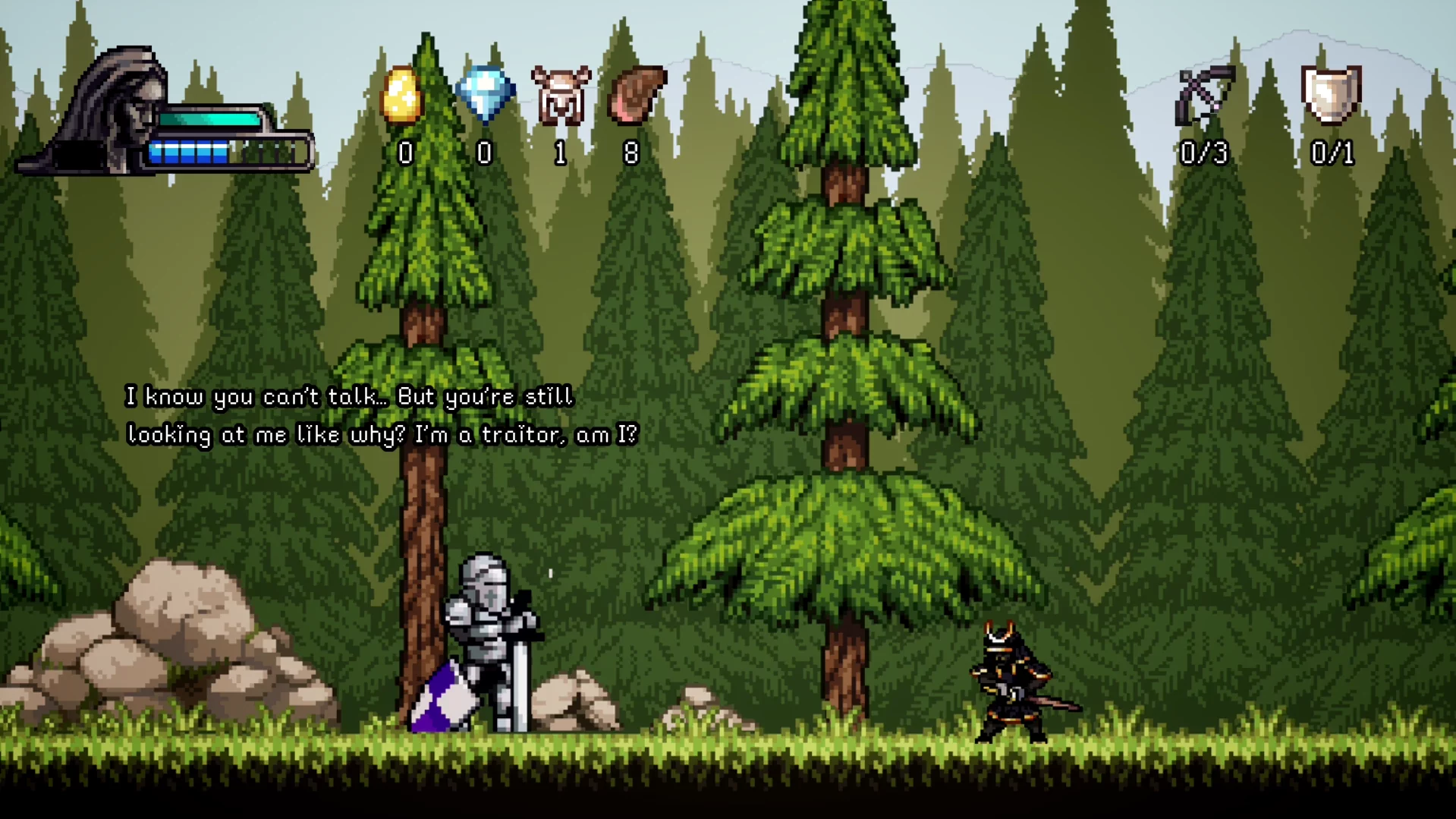Click the bow and arrow objective icon

pyautogui.click(x=1204, y=96)
